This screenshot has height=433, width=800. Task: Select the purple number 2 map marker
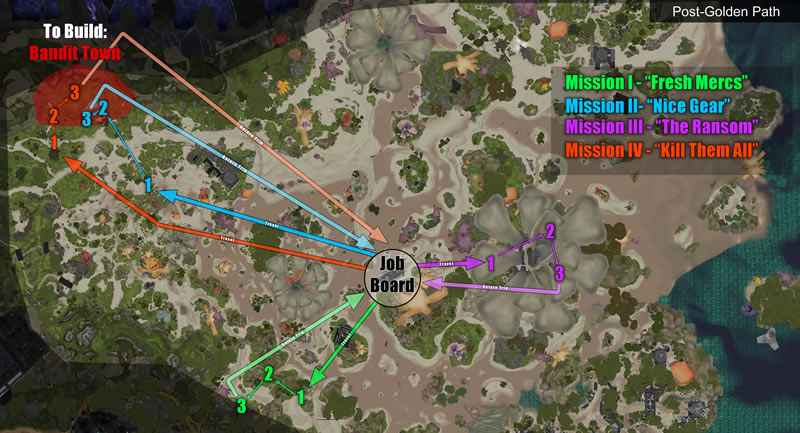[x=549, y=232]
